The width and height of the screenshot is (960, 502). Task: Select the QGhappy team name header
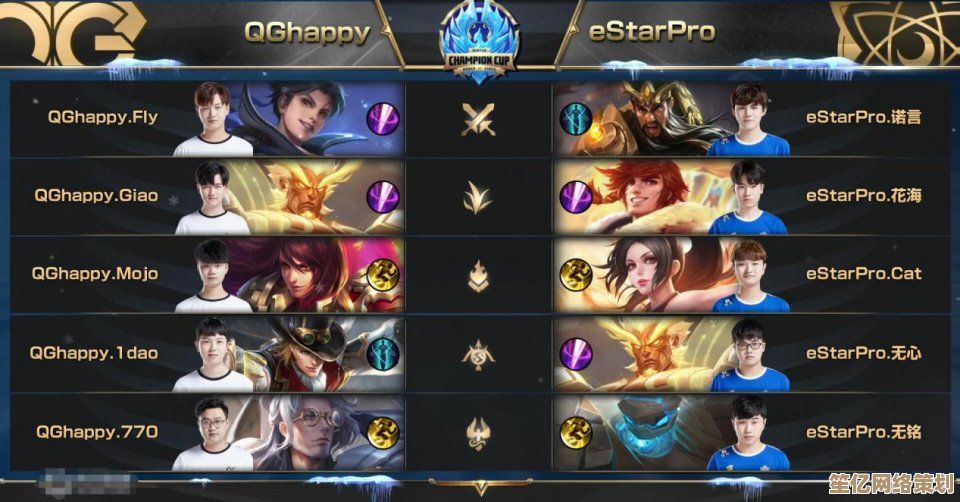point(307,31)
